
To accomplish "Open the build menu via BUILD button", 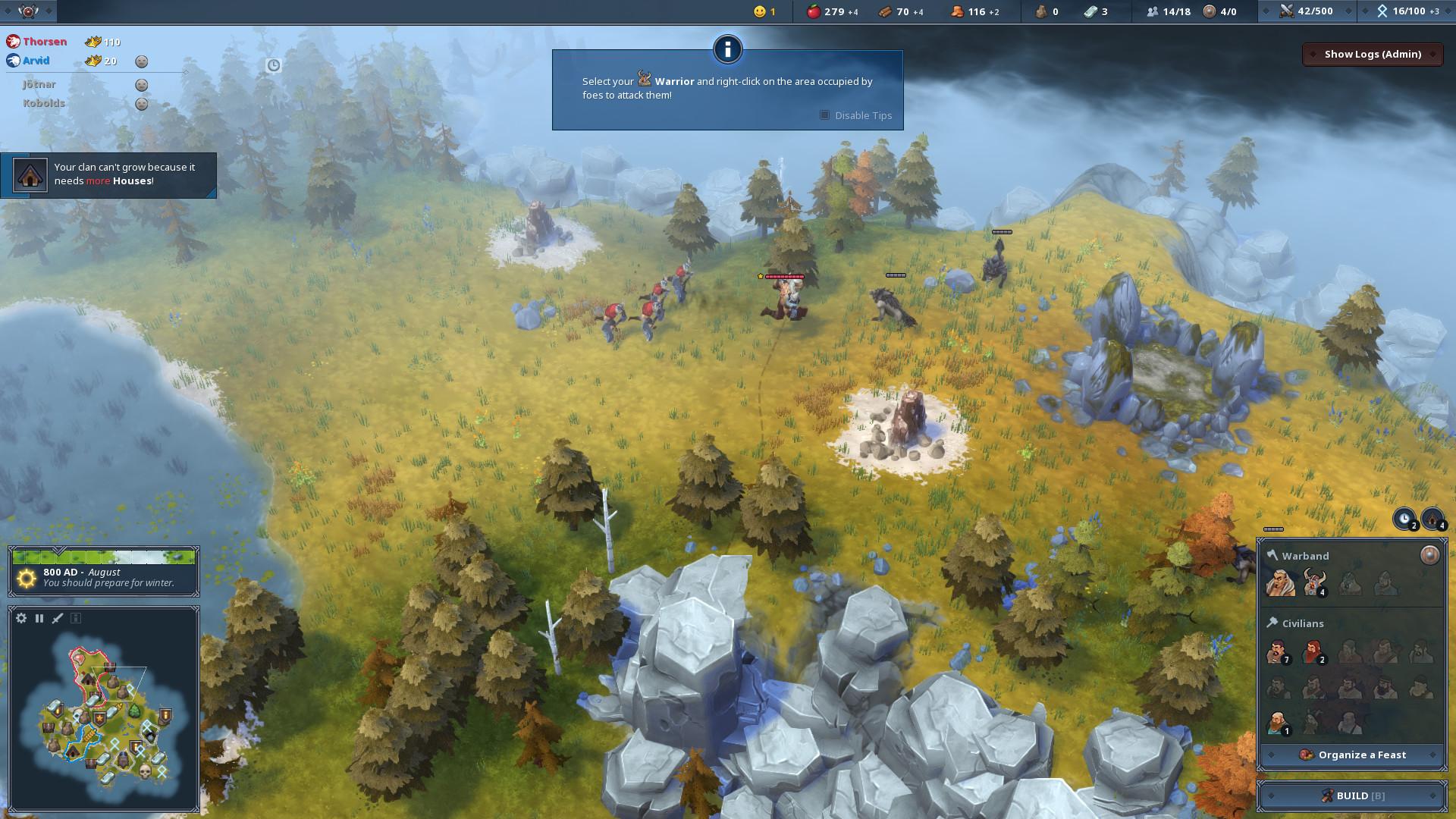I will tap(1351, 795).
